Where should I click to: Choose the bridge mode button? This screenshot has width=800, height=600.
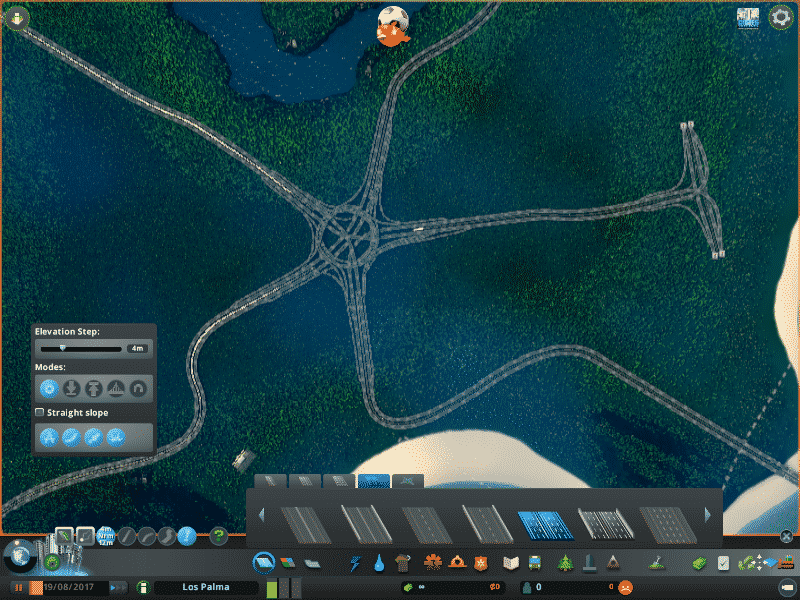pos(117,388)
